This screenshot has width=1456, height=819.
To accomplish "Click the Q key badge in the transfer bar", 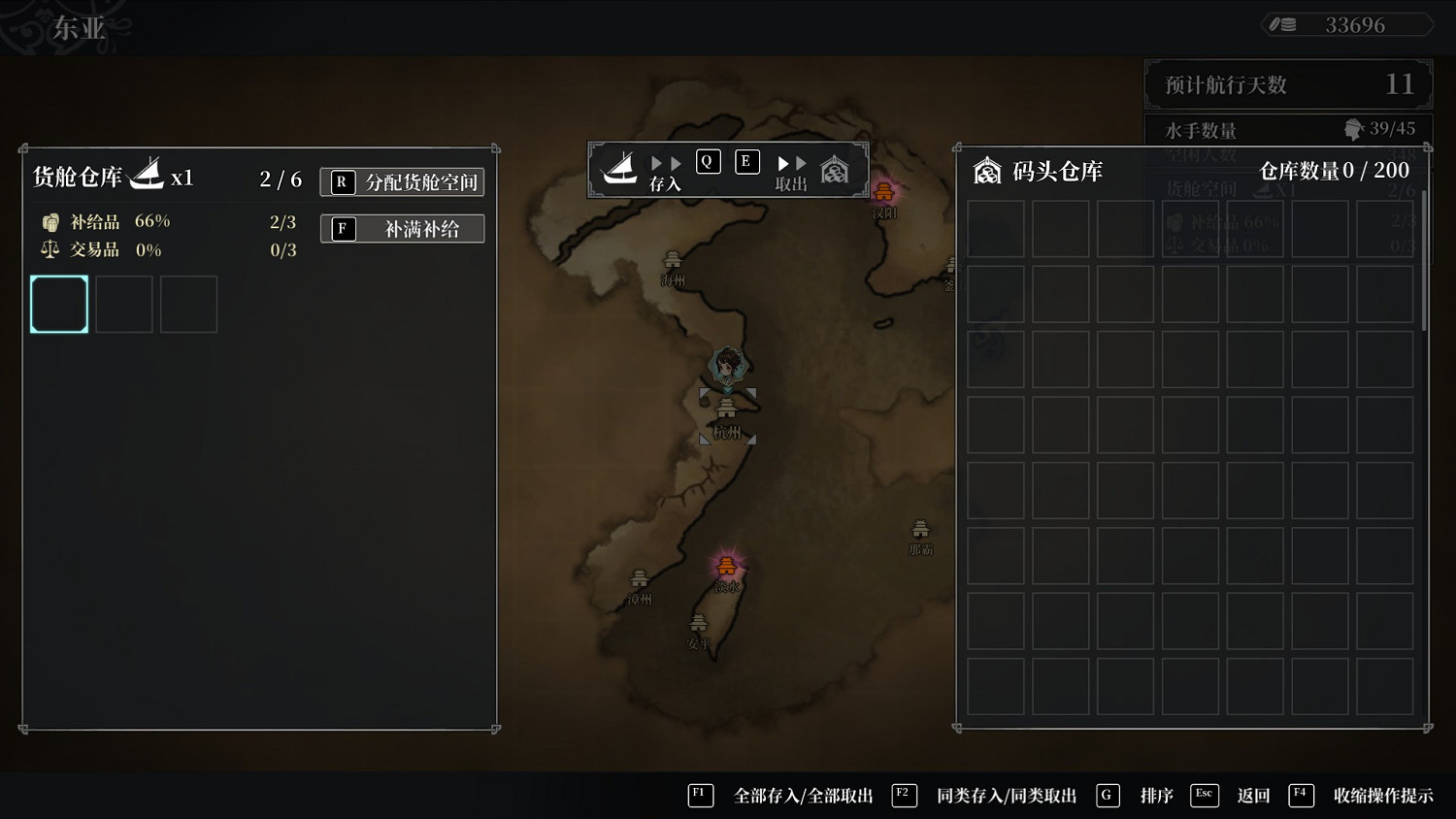I will click(708, 161).
